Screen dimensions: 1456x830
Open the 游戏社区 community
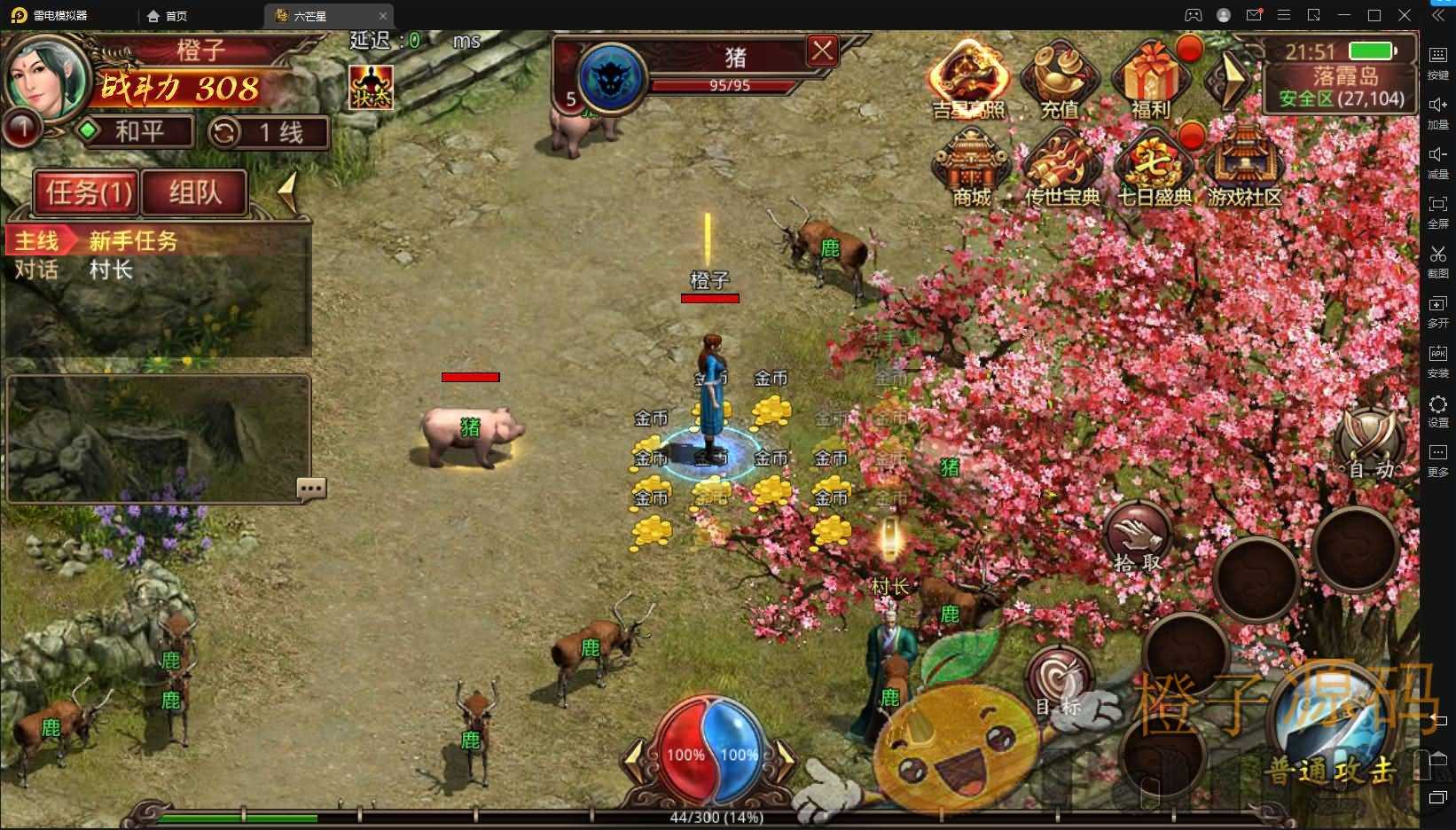(x=1245, y=168)
